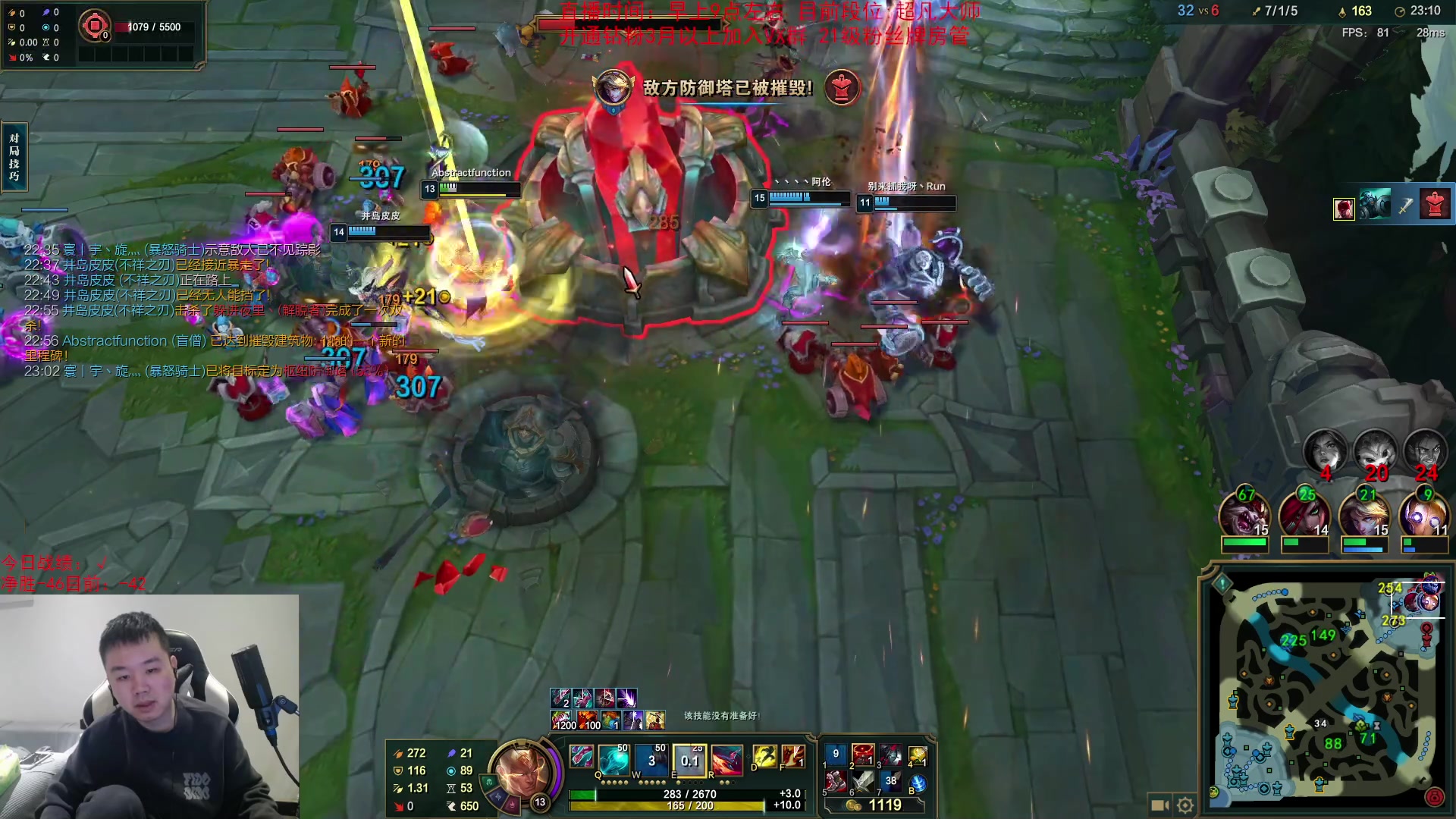The height and width of the screenshot is (819, 1456).
Task: Use the recall button
Action: pos(918,783)
